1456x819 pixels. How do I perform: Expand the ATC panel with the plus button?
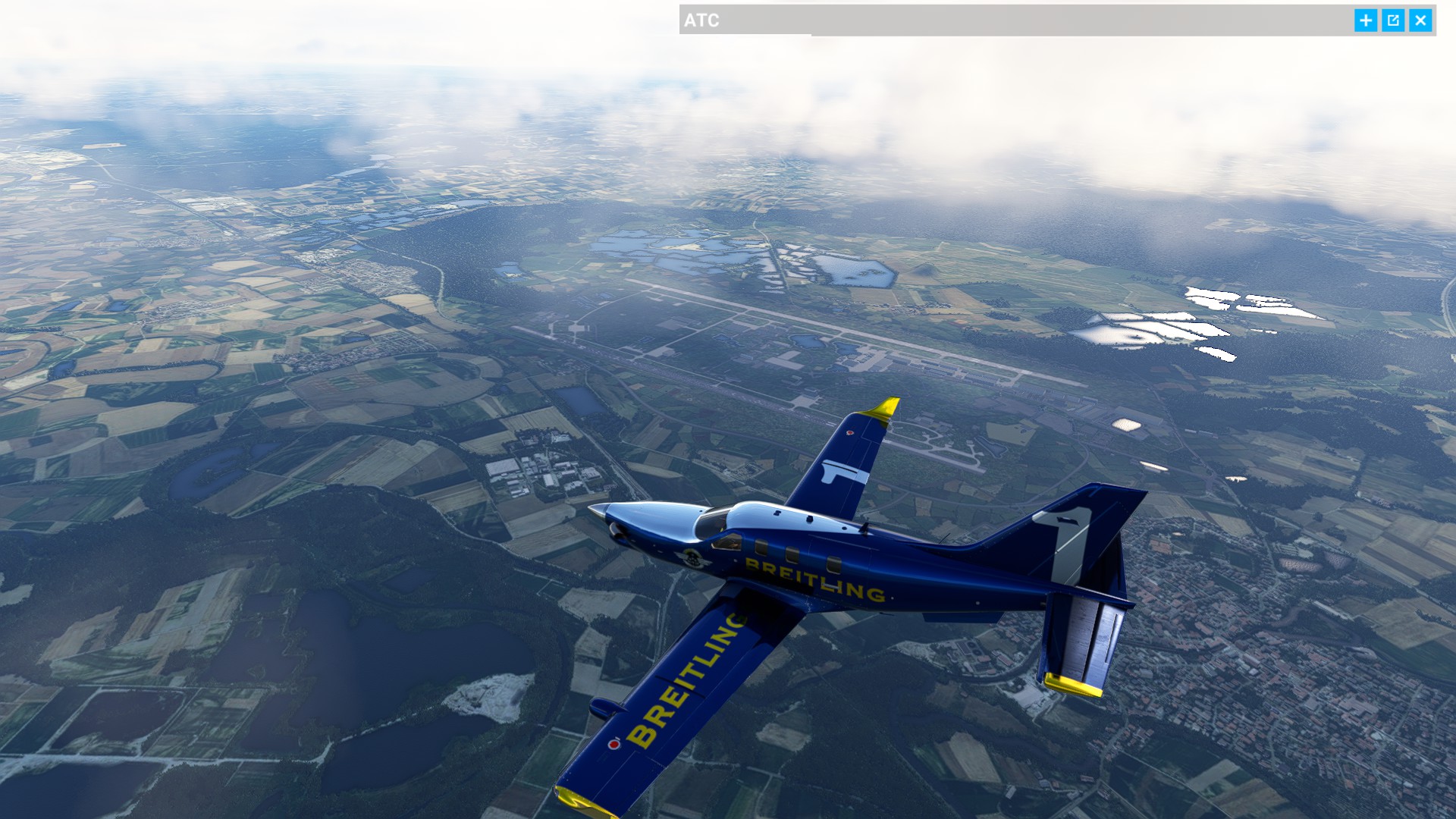(1366, 20)
